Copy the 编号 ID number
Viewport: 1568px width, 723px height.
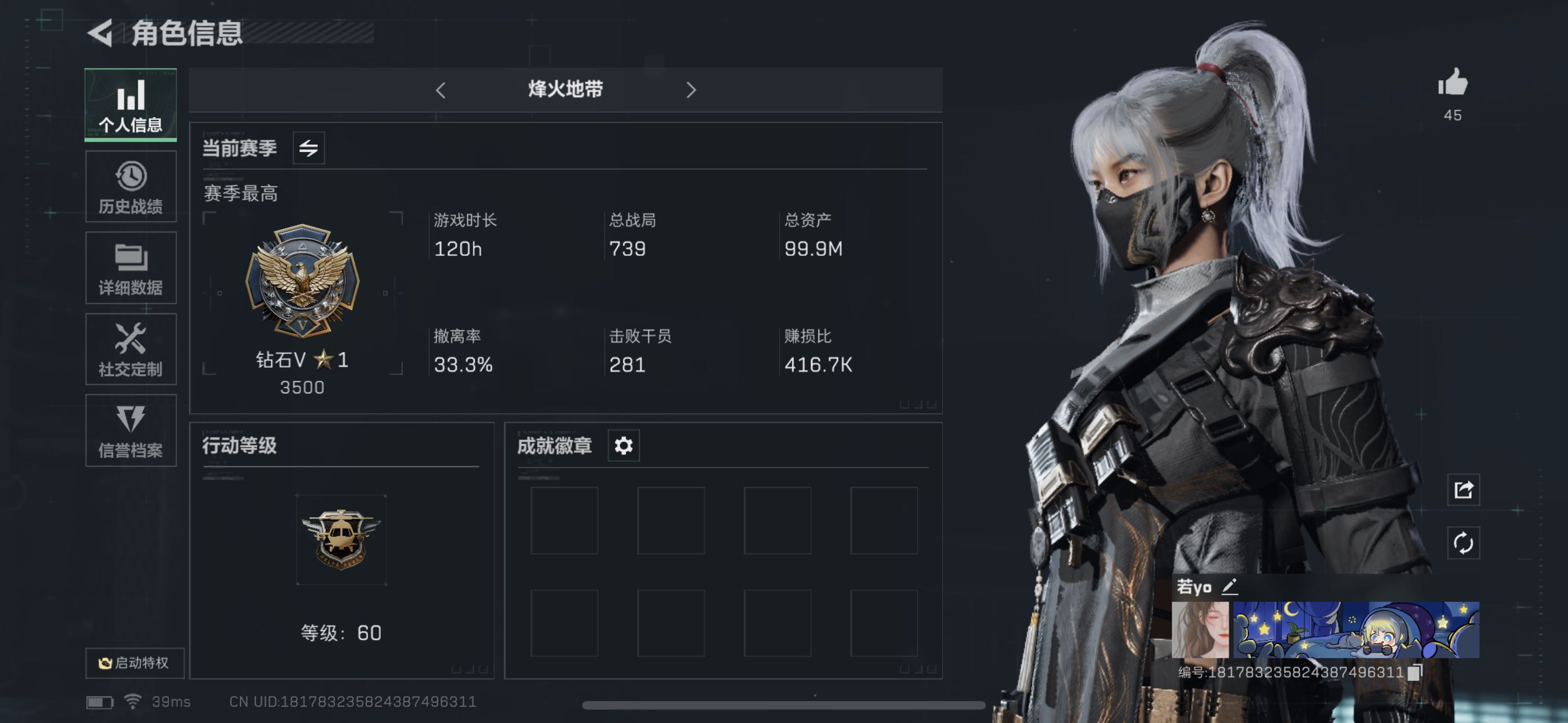click(x=1414, y=672)
